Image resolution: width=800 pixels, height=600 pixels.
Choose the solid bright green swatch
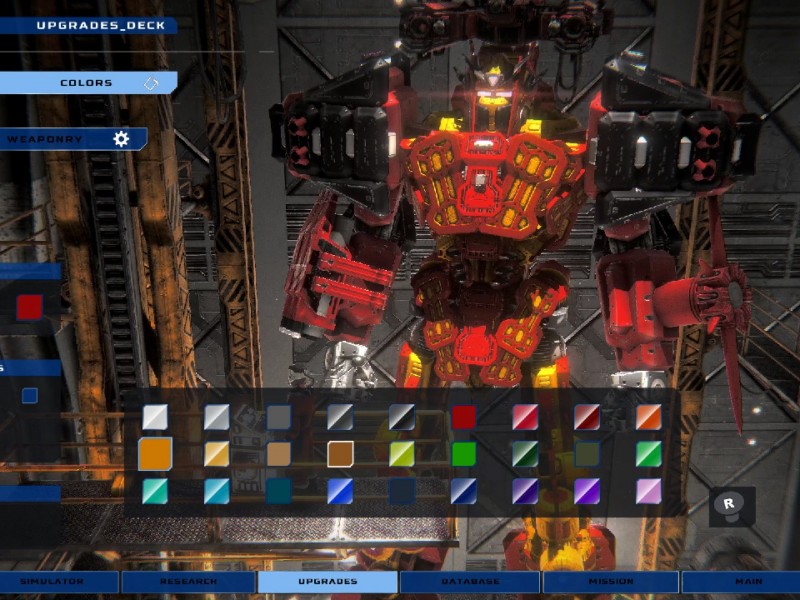(464, 454)
